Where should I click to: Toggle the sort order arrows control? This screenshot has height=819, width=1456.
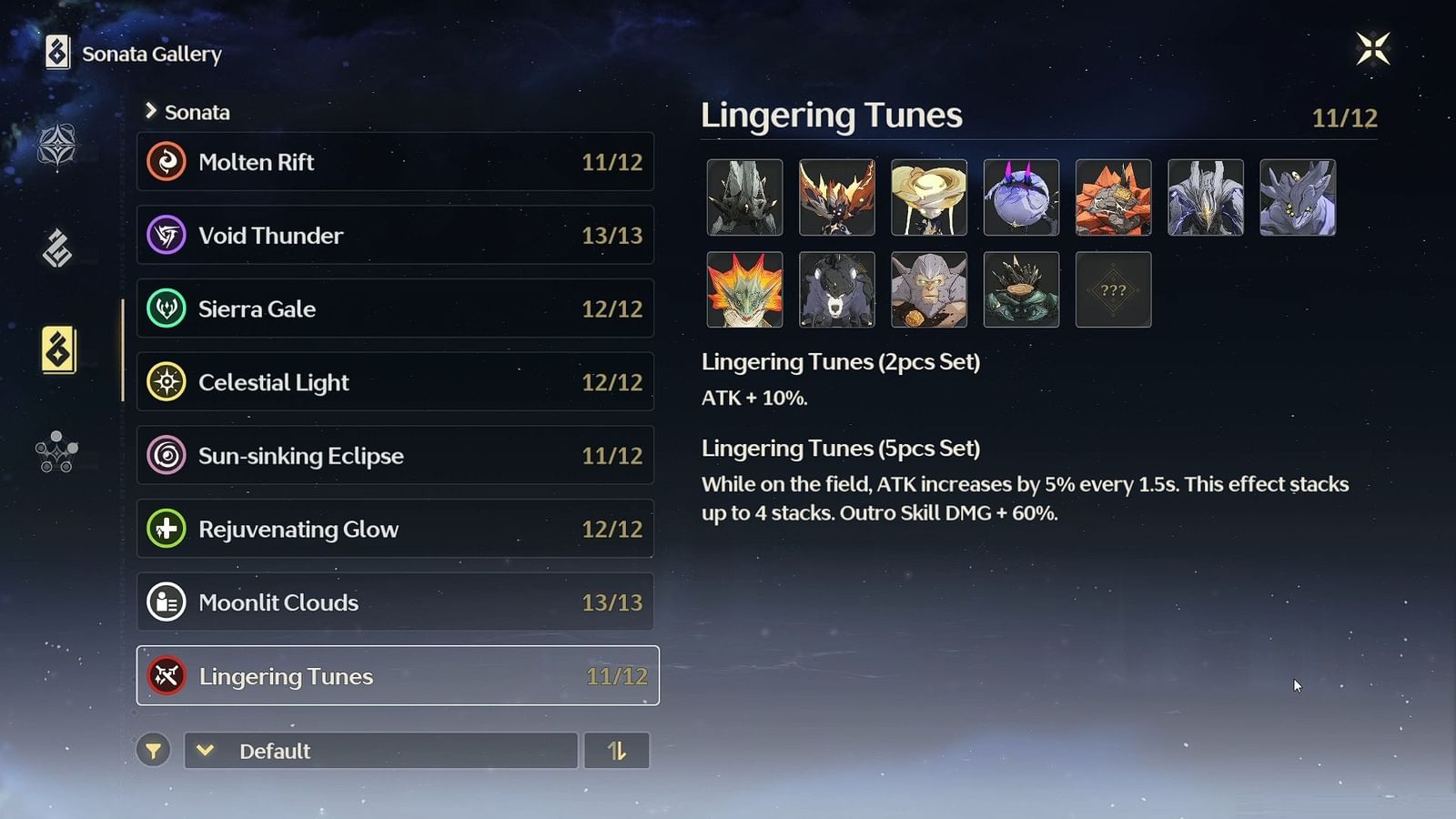(617, 751)
